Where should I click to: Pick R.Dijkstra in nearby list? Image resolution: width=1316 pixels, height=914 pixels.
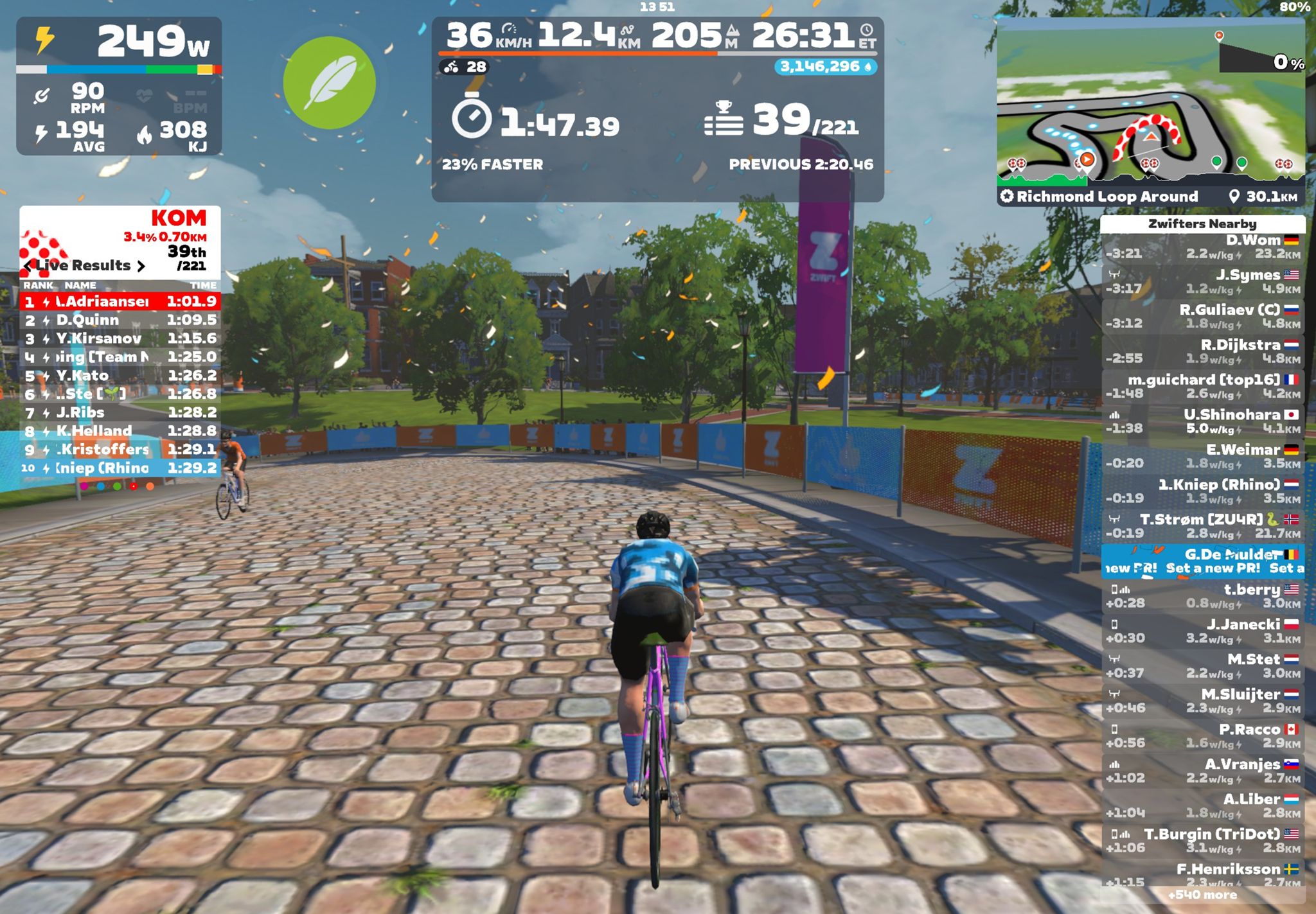pyautogui.click(x=1202, y=352)
